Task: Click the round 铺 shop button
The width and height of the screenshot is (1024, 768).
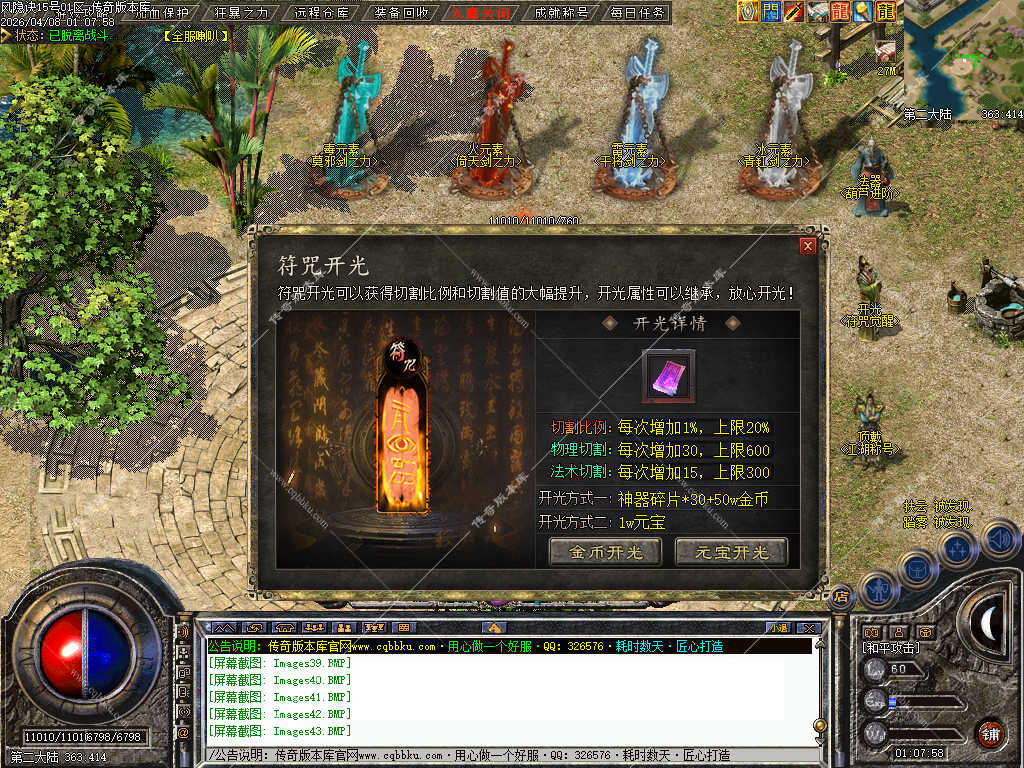Action: (x=990, y=732)
